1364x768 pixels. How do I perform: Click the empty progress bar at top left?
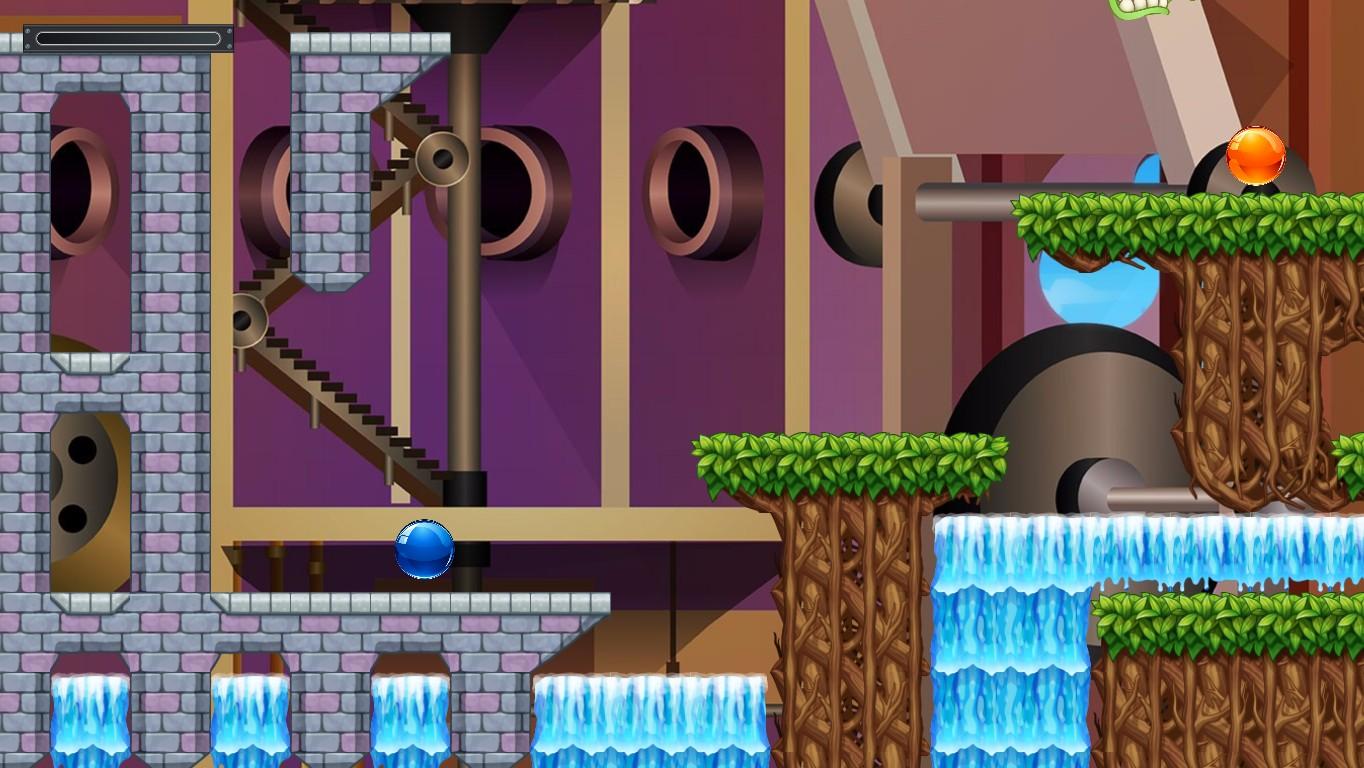pyautogui.click(x=128, y=37)
